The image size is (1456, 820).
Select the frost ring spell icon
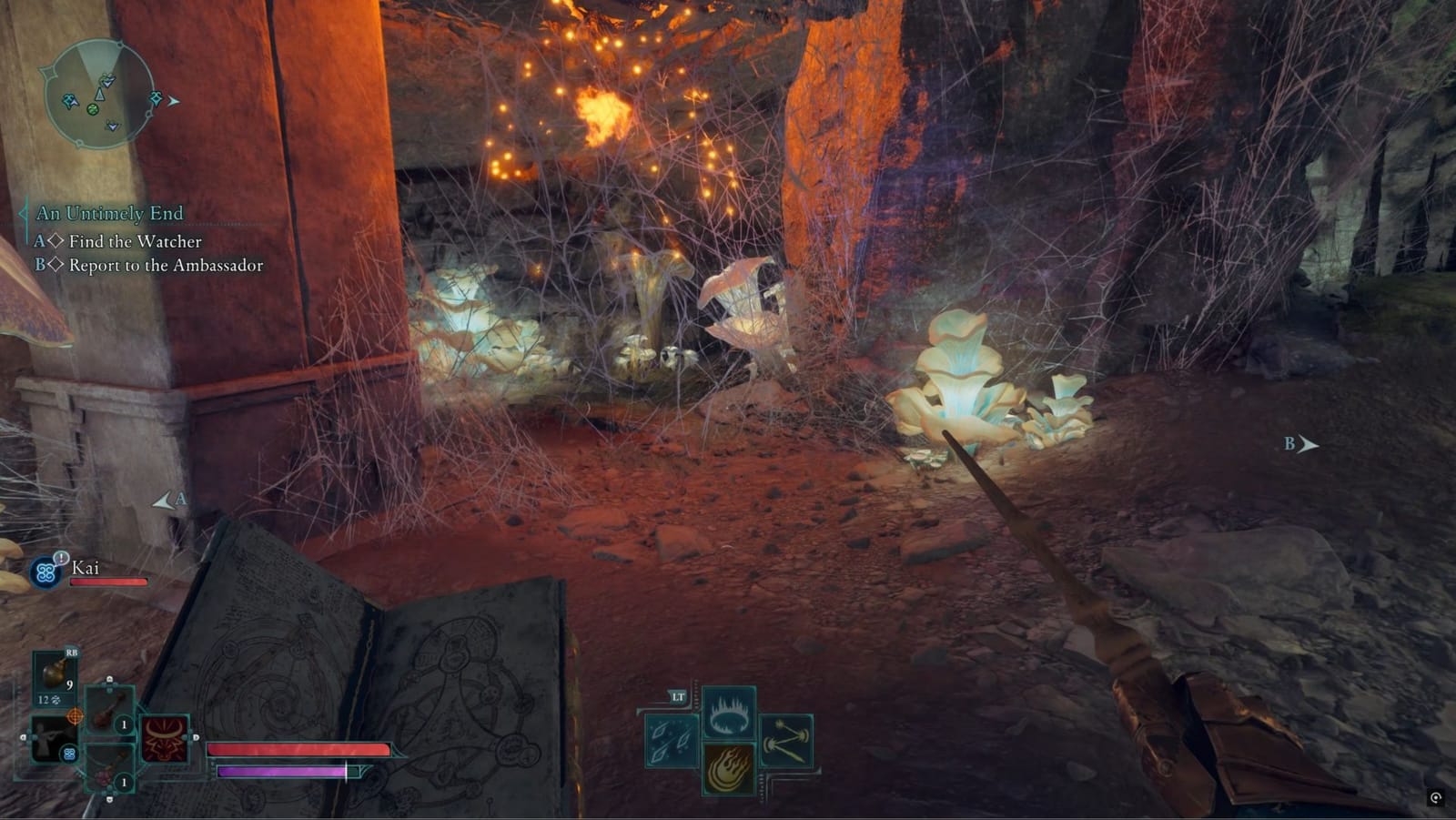(728, 713)
